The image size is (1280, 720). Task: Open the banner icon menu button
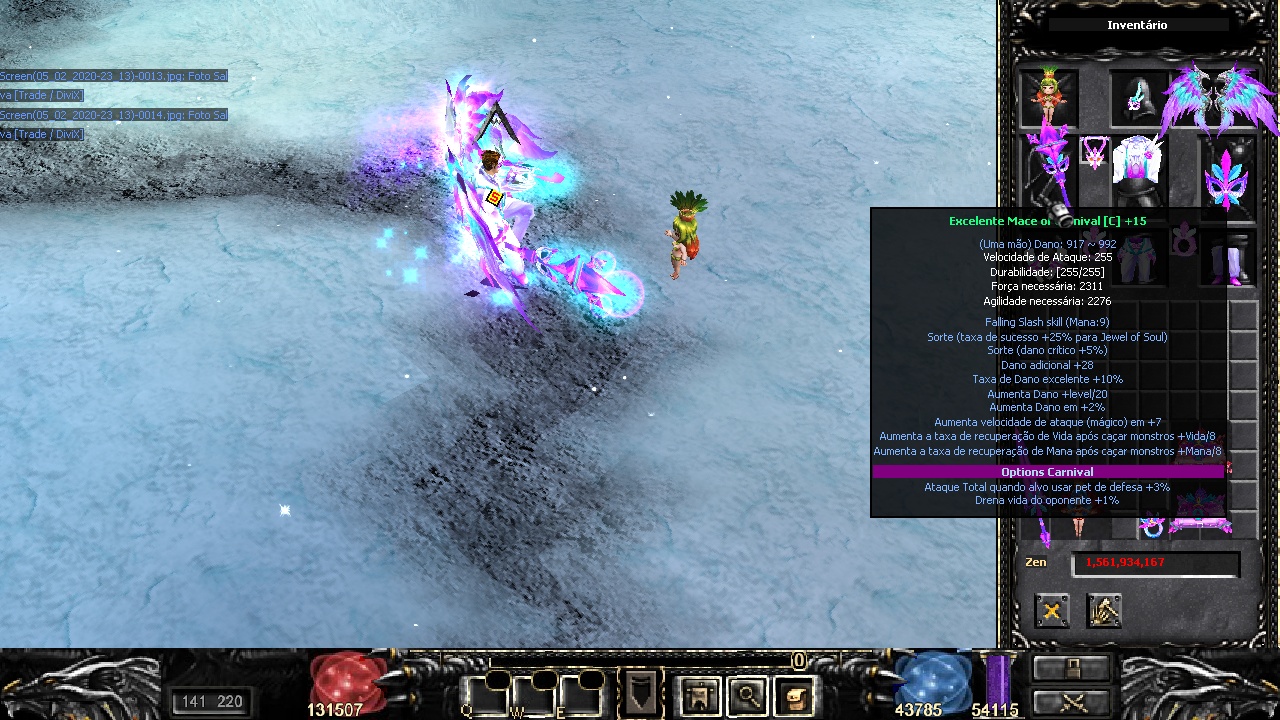[x=699, y=695]
